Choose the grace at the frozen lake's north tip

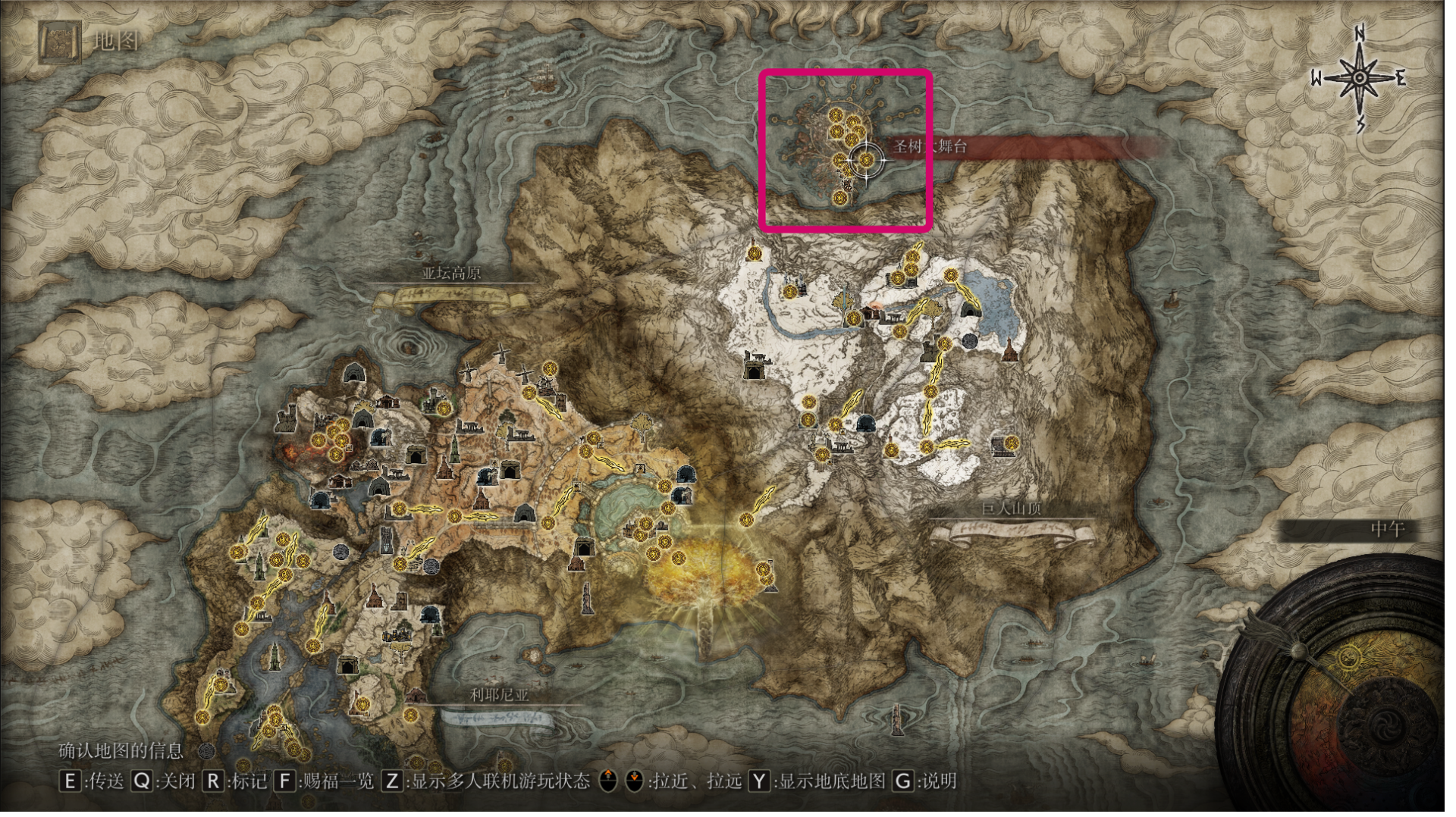point(950,276)
